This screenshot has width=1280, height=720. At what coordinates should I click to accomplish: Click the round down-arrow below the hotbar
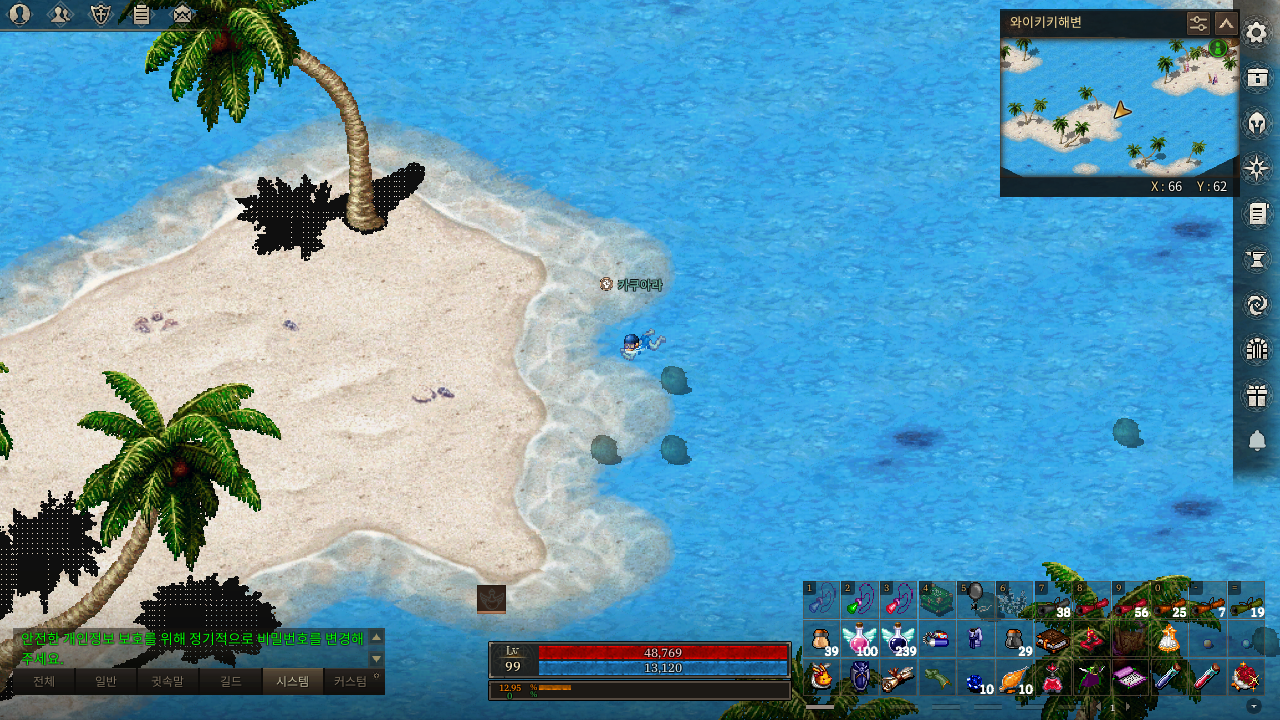point(1255,705)
